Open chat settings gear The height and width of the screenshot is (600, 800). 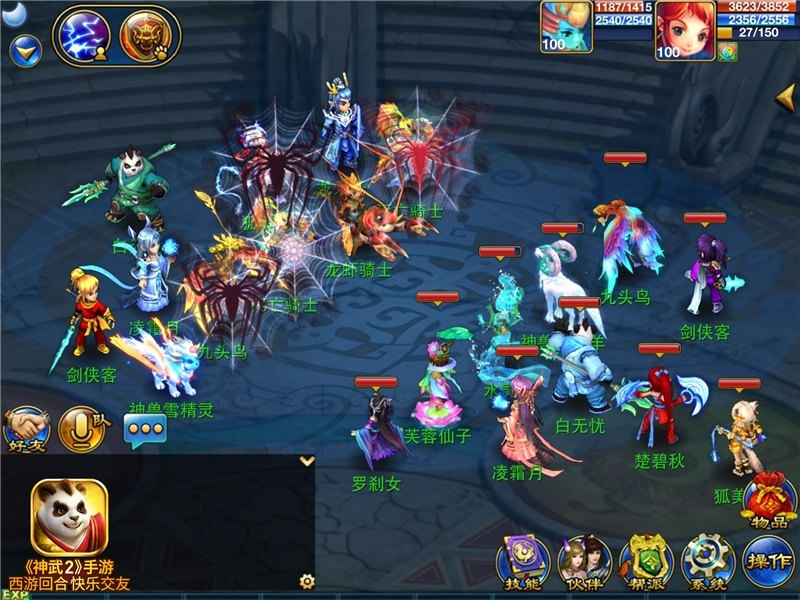[x=307, y=580]
